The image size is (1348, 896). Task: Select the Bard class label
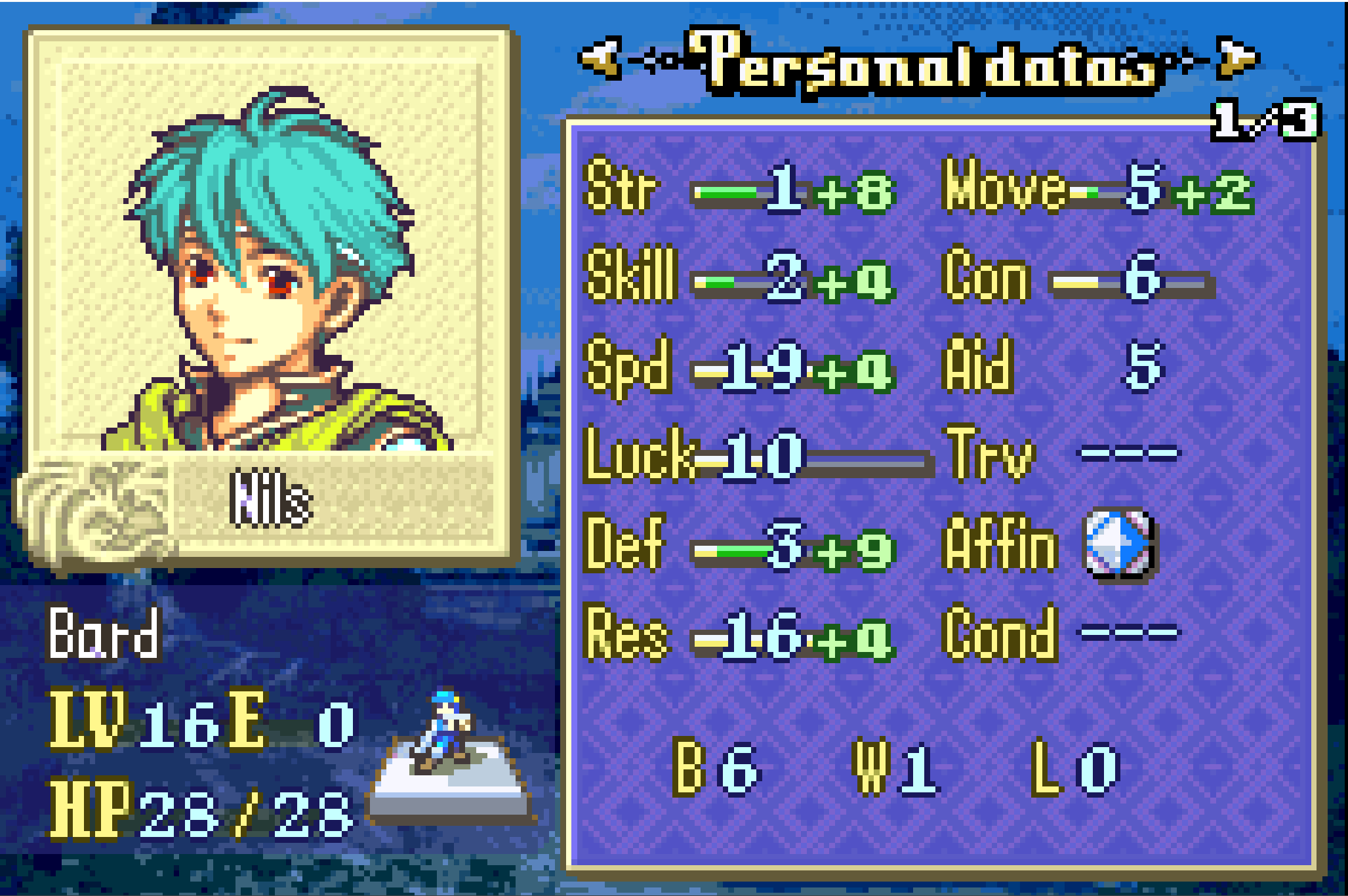click(x=104, y=634)
